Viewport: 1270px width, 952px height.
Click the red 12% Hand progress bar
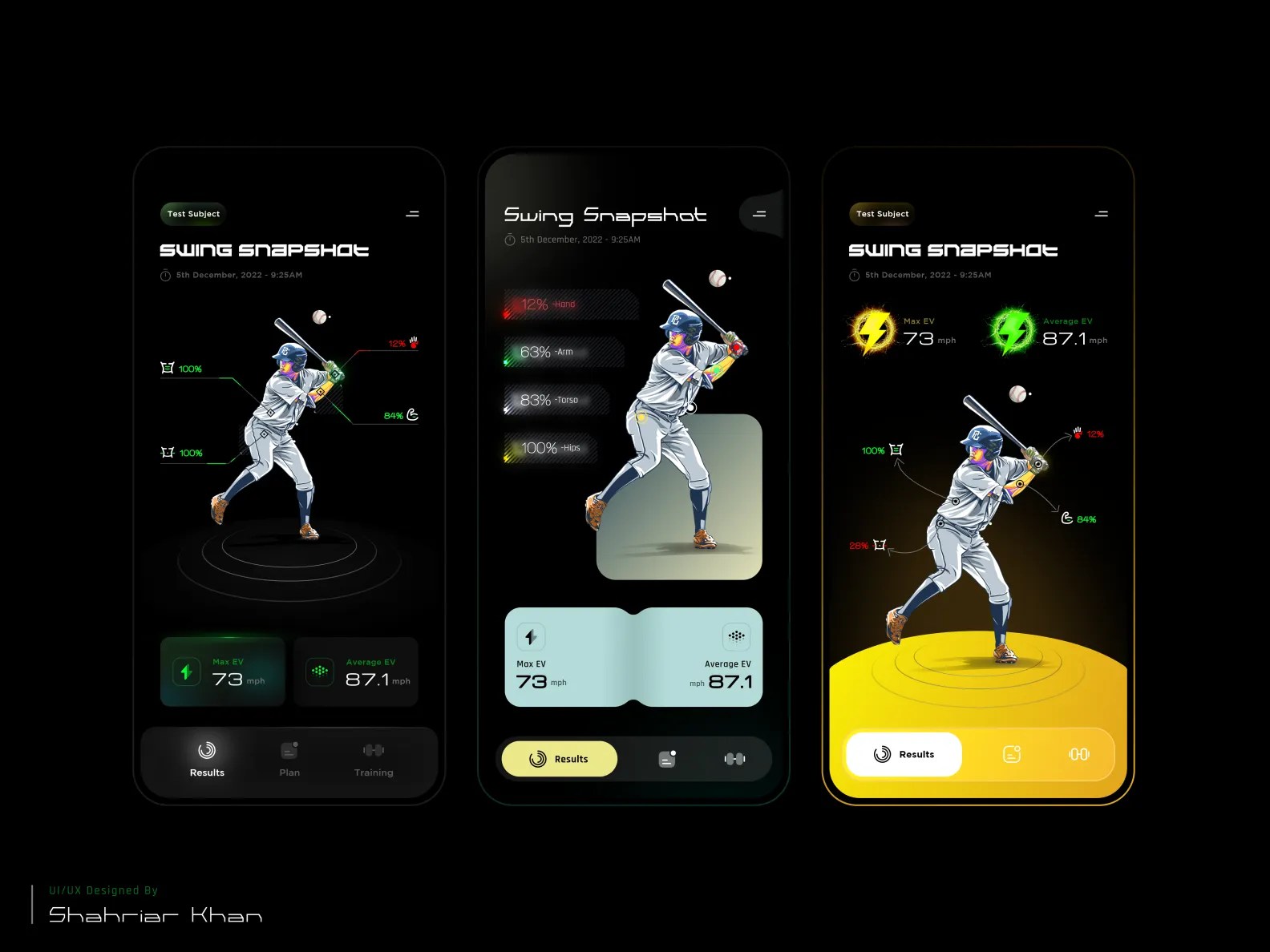coord(569,305)
